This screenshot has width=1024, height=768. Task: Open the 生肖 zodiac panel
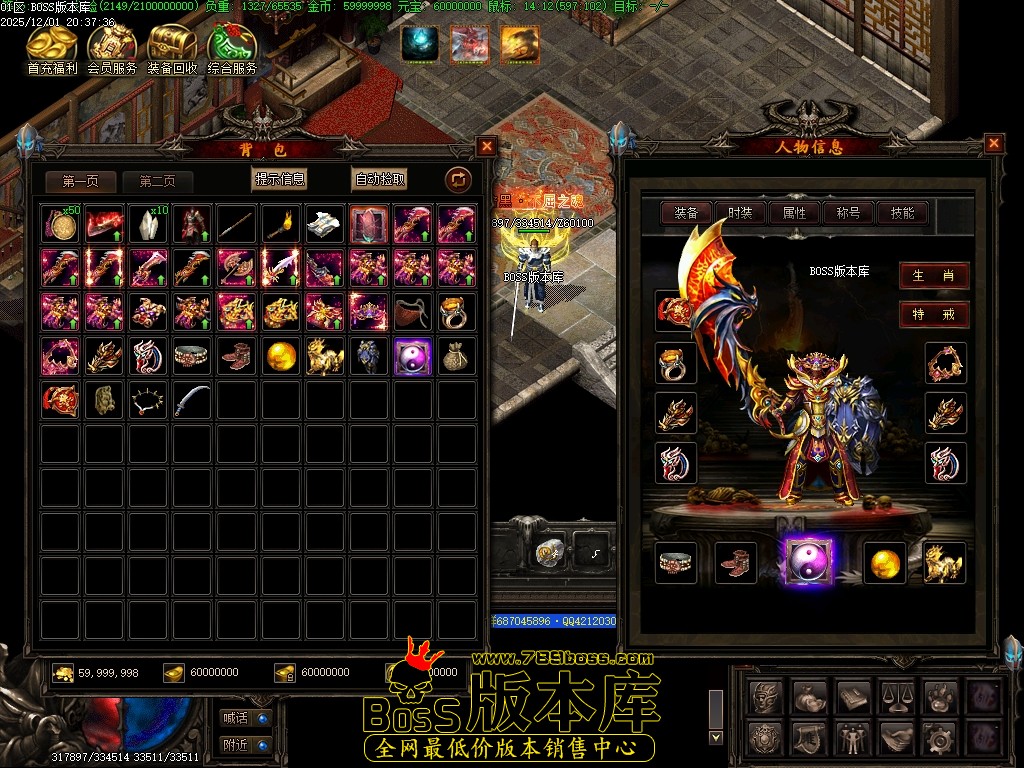coord(934,276)
